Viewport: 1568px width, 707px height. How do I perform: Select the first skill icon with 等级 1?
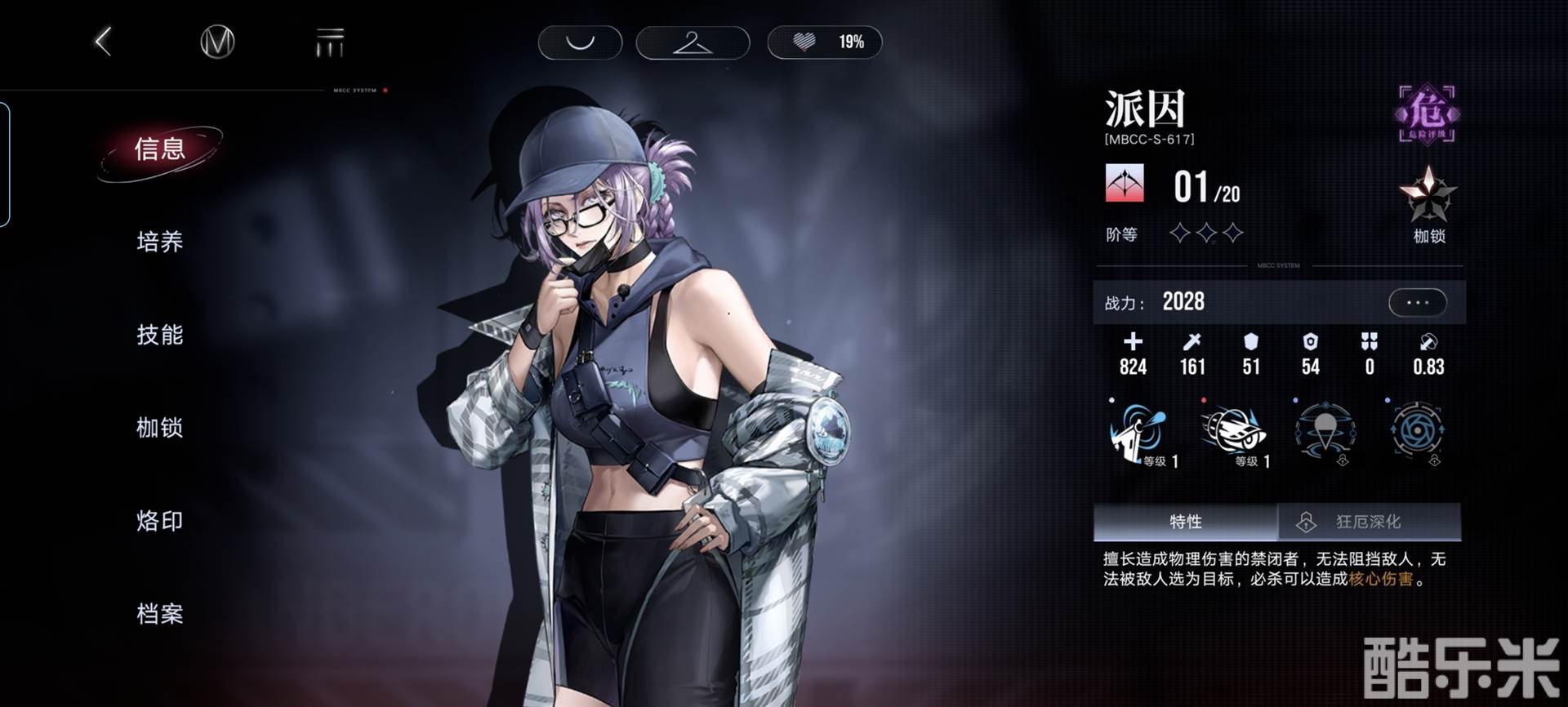coord(1142,433)
